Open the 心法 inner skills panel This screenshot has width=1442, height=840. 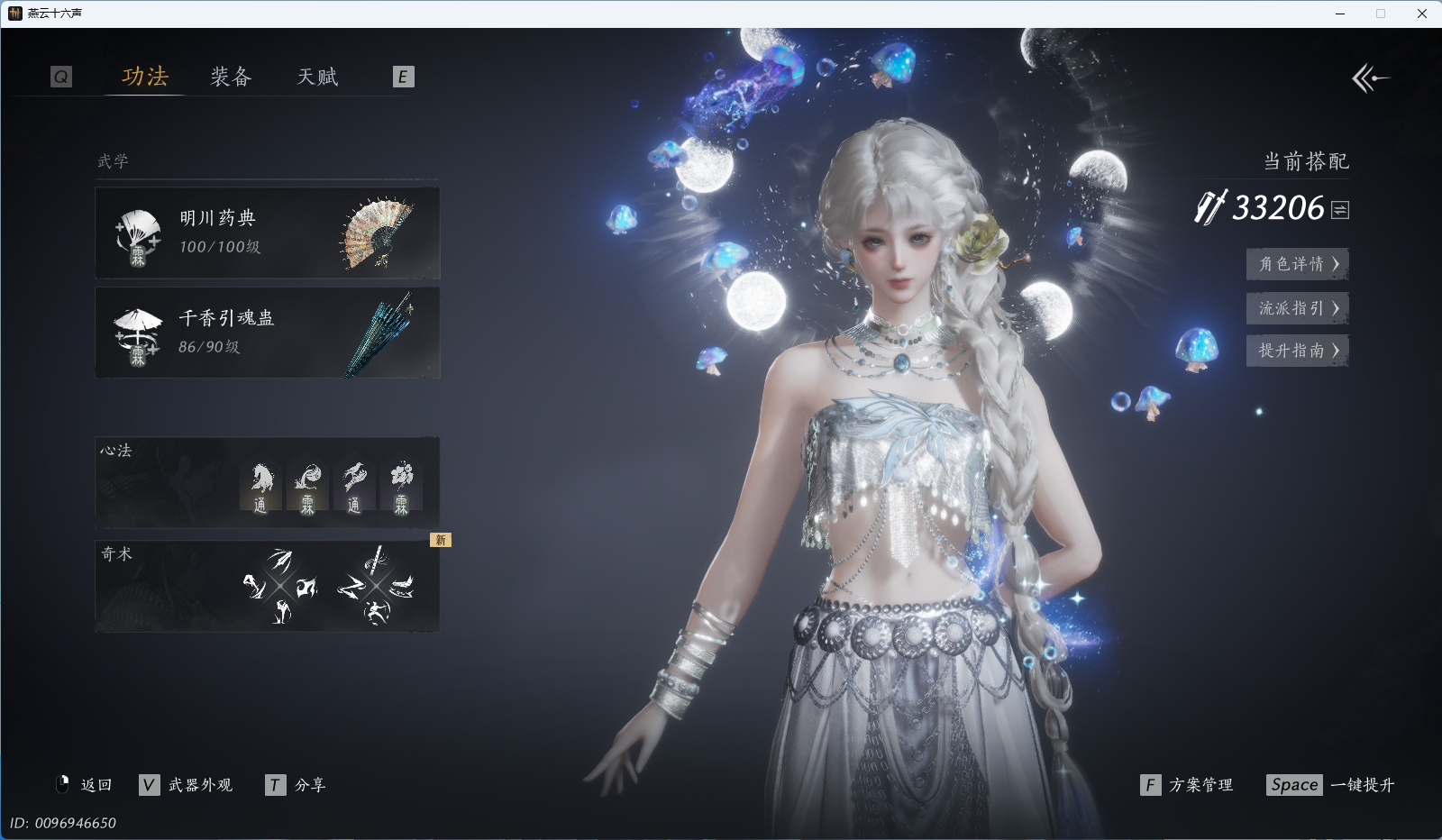pyautogui.click(x=267, y=483)
